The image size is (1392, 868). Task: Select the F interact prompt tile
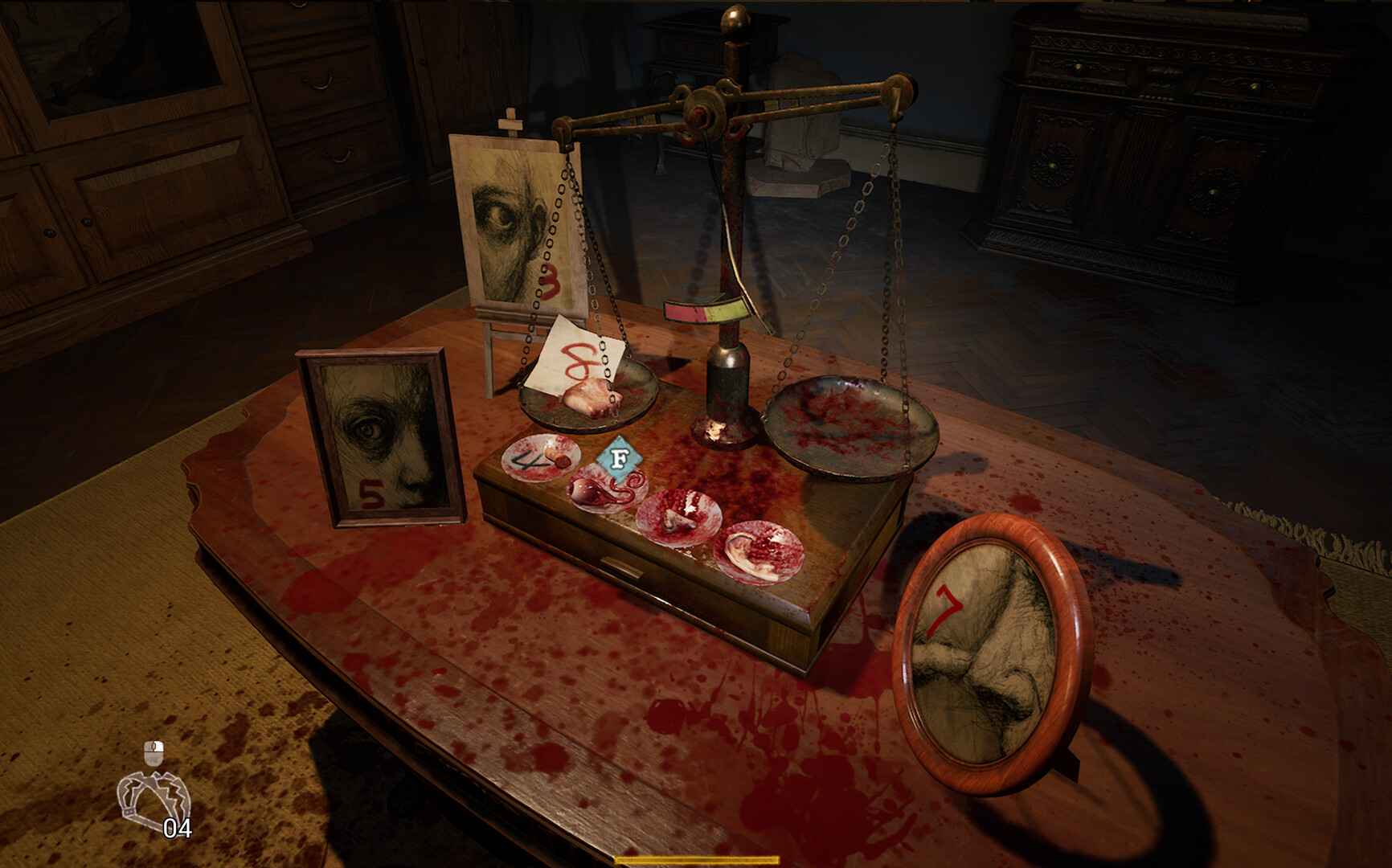click(619, 457)
